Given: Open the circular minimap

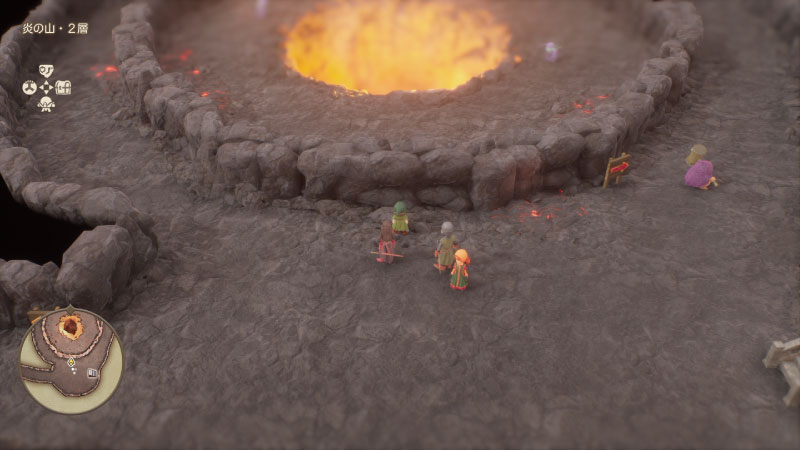Looking at the screenshot, I should click(71, 360).
